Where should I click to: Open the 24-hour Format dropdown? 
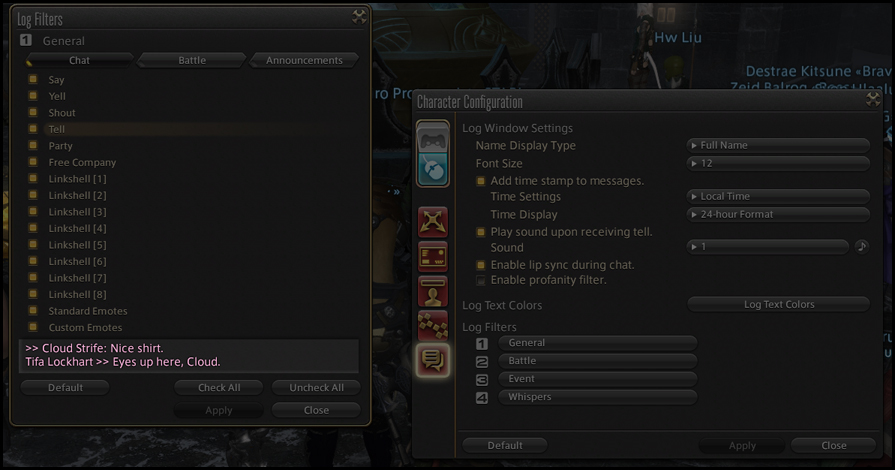tap(778, 214)
